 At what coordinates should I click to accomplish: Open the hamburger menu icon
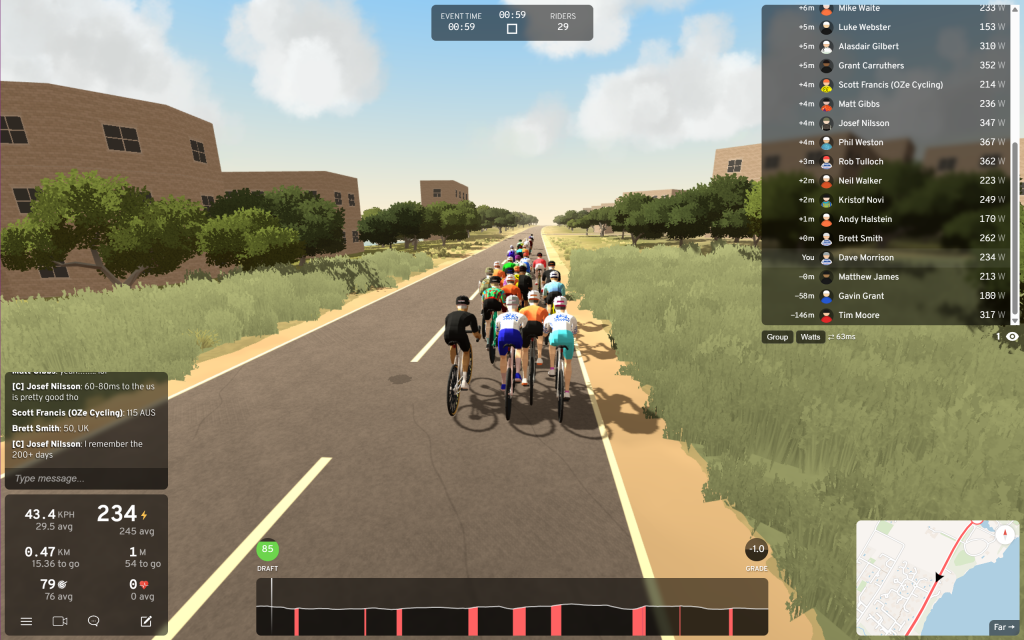click(x=26, y=621)
